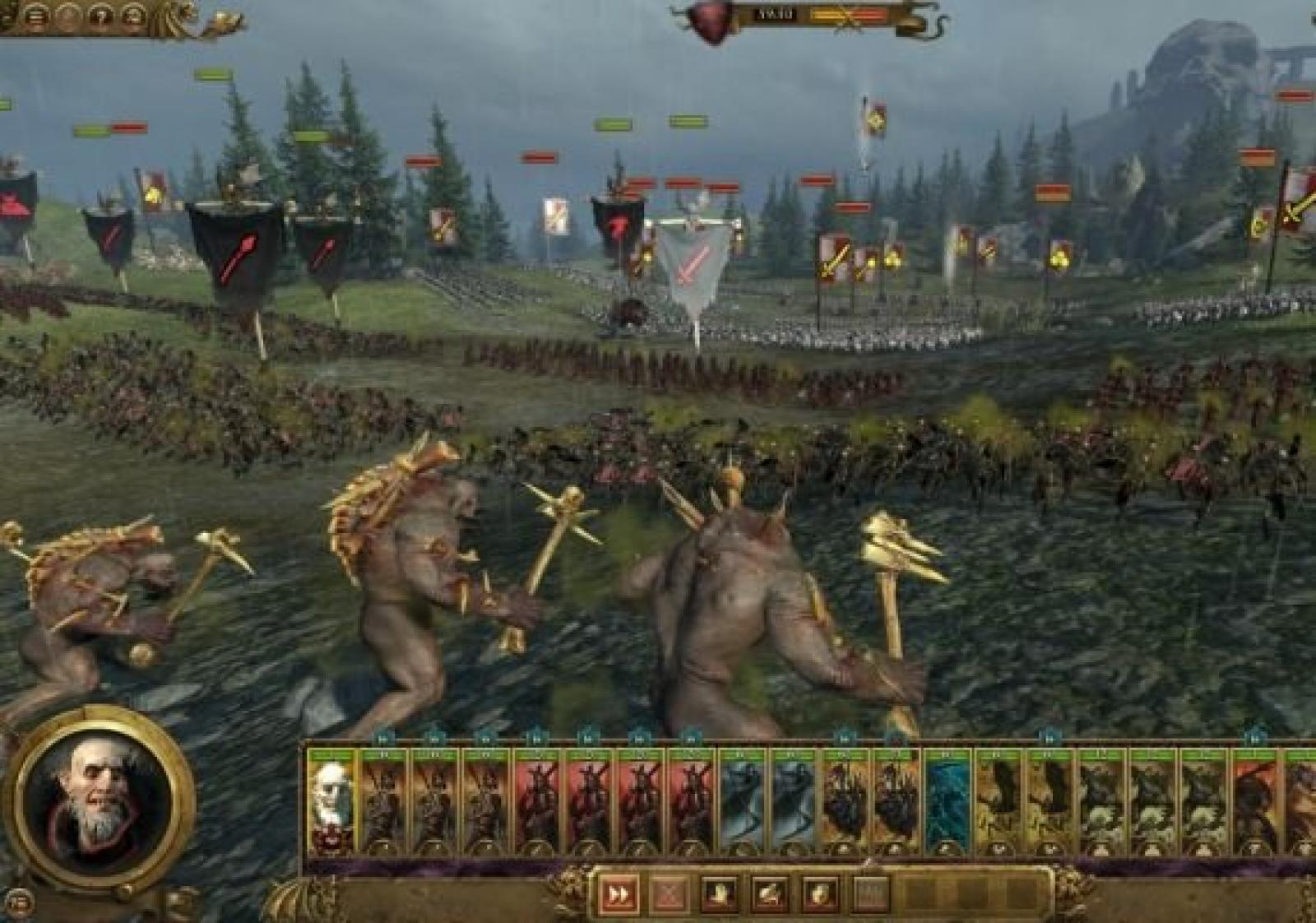This screenshot has height=923, width=1316.
Task: Toggle the double-arrow run button
Action: tap(619, 894)
